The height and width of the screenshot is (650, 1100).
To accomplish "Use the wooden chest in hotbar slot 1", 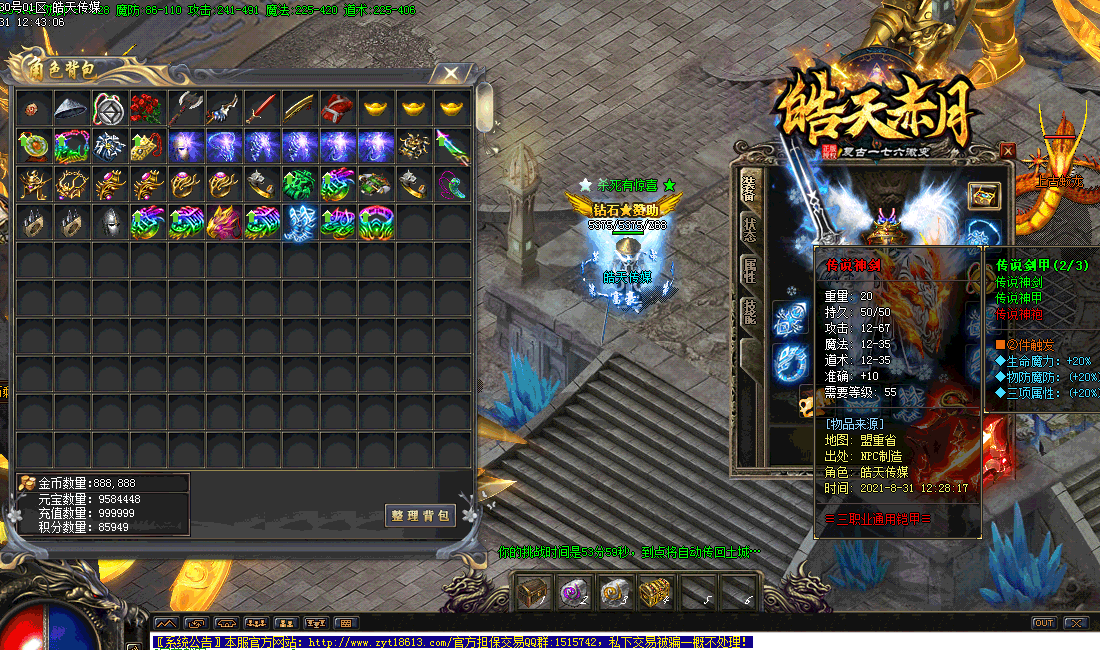I will [532, 592].
